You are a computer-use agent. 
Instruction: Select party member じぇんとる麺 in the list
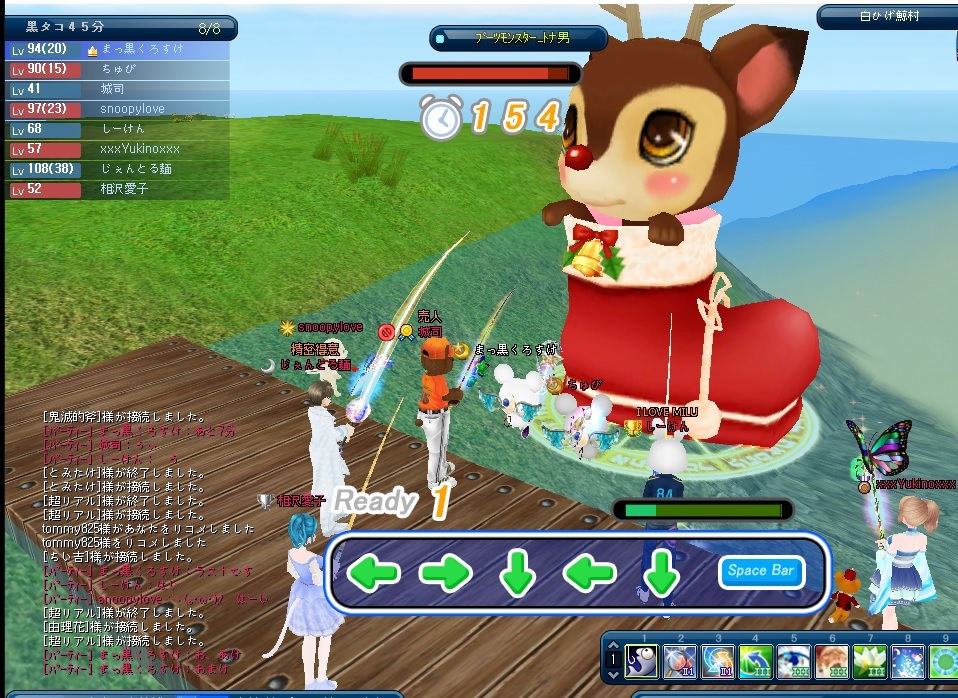[x=136, y=169]
